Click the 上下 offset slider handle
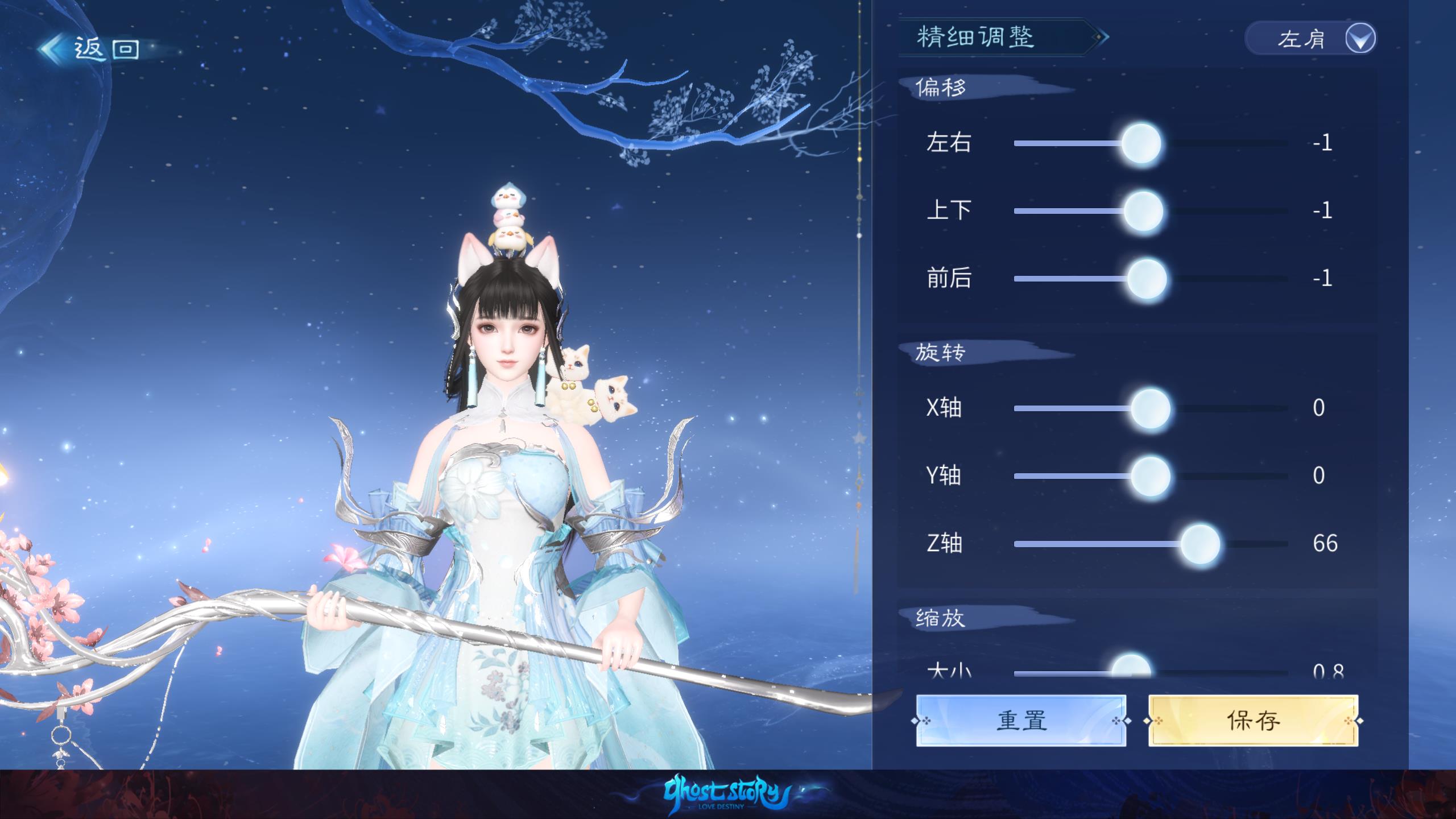 [1143, 211]
